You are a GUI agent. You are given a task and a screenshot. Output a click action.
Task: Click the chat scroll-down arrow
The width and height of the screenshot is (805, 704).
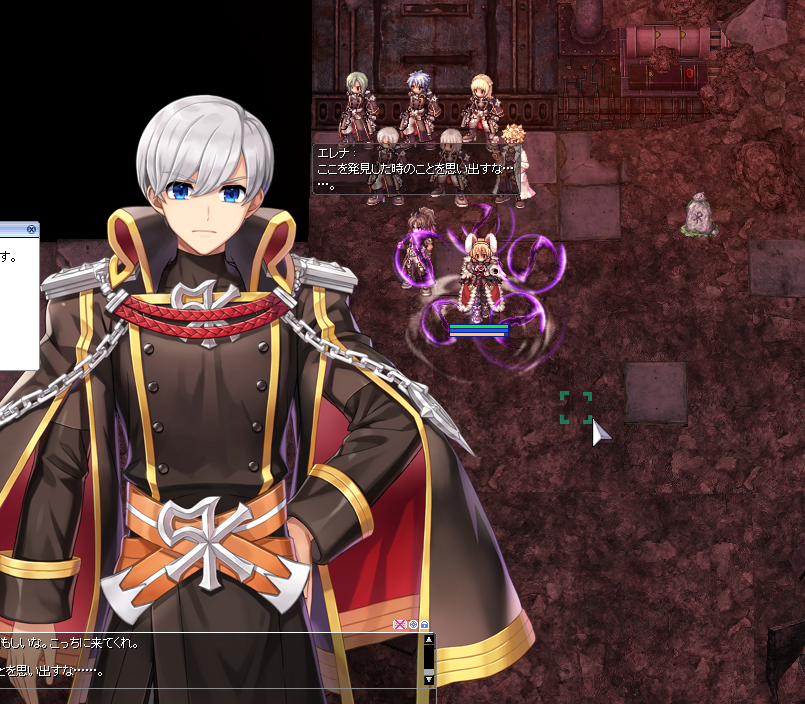[x=429, y=679]
